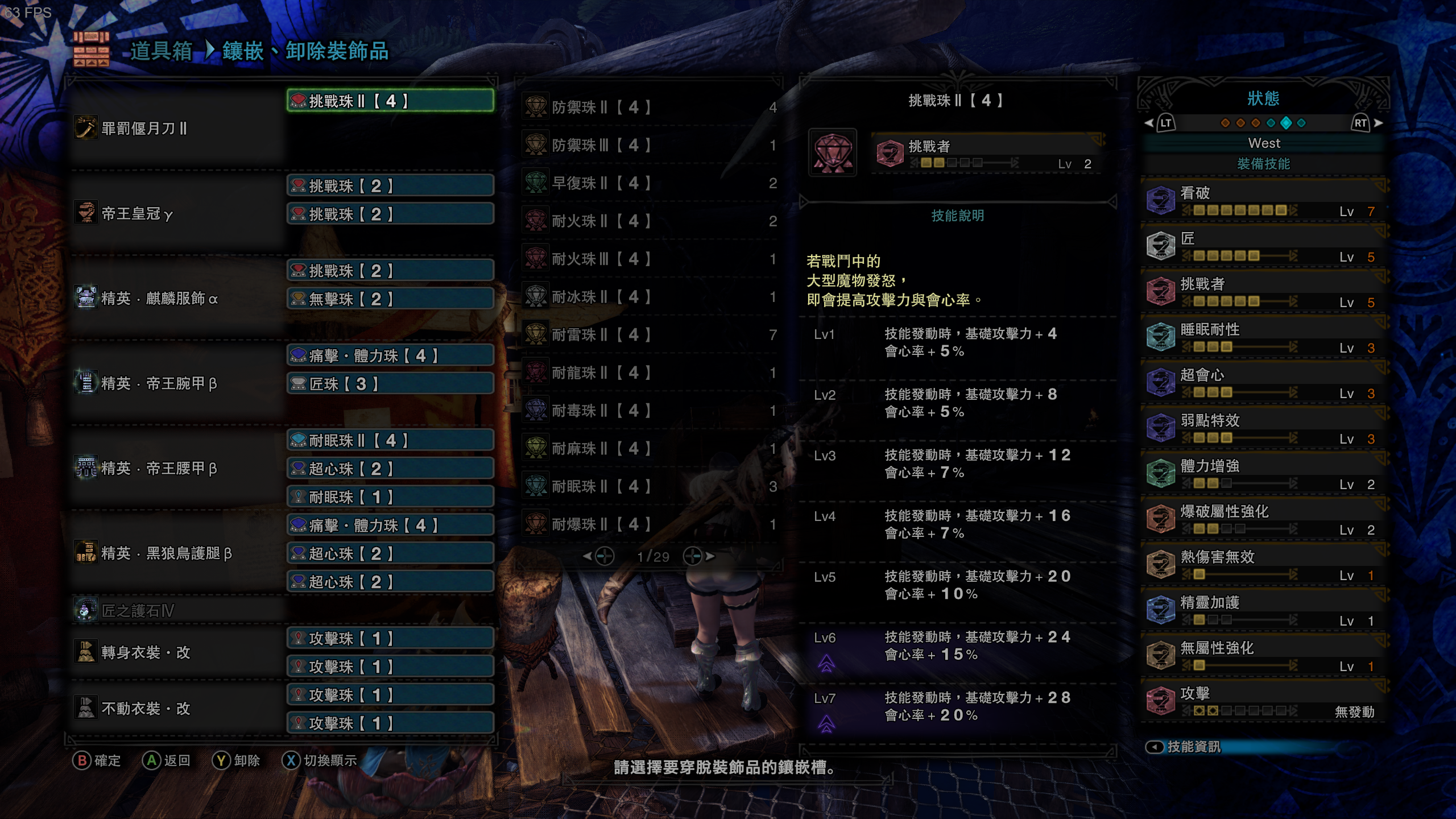Select the 看破 skill row

(1264, 201)
